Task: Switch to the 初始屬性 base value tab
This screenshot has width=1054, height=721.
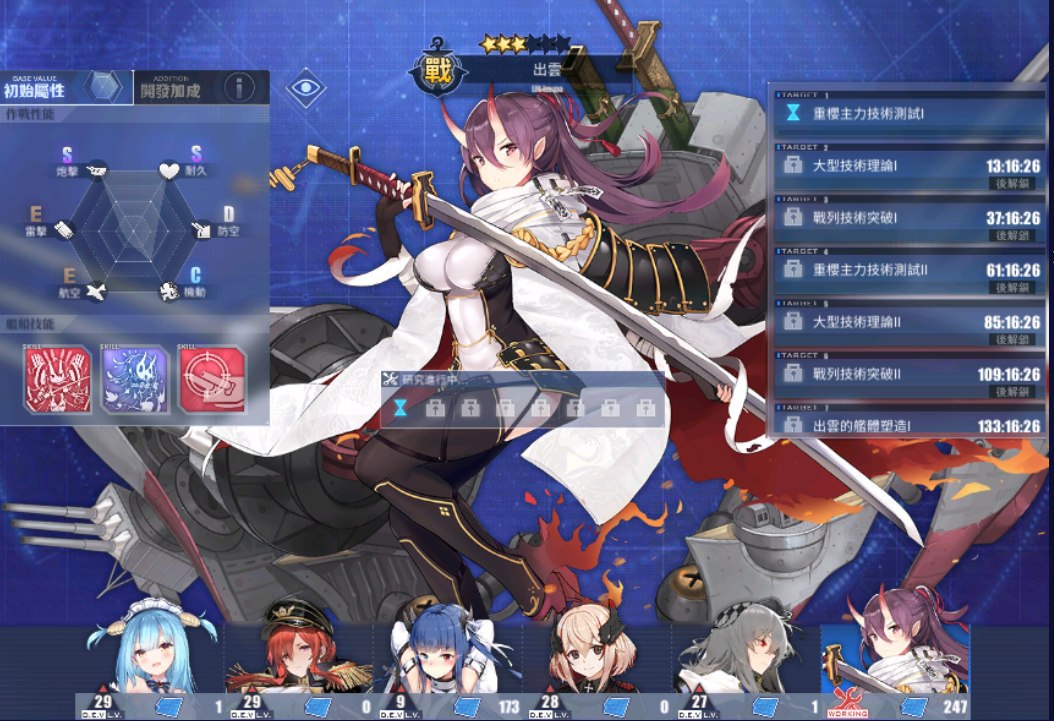Action: tap(66, 88)
